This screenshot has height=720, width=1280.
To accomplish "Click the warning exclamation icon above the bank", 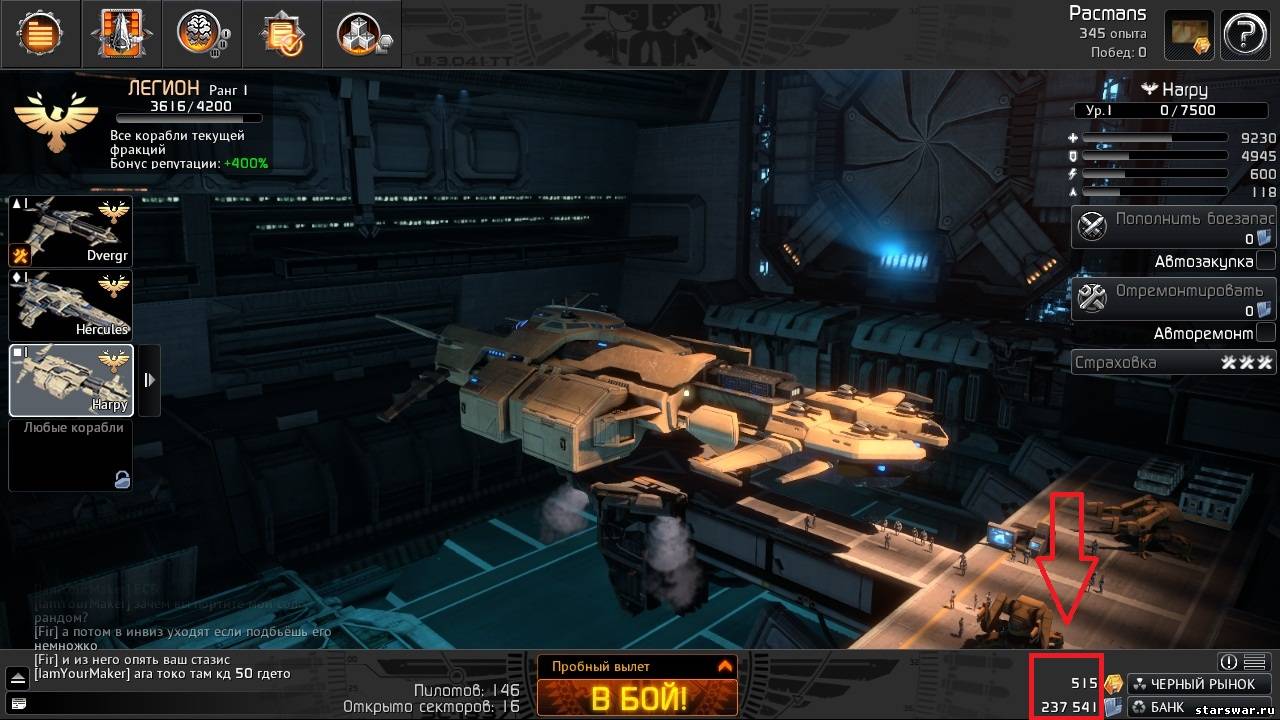I will [1227, 661].
